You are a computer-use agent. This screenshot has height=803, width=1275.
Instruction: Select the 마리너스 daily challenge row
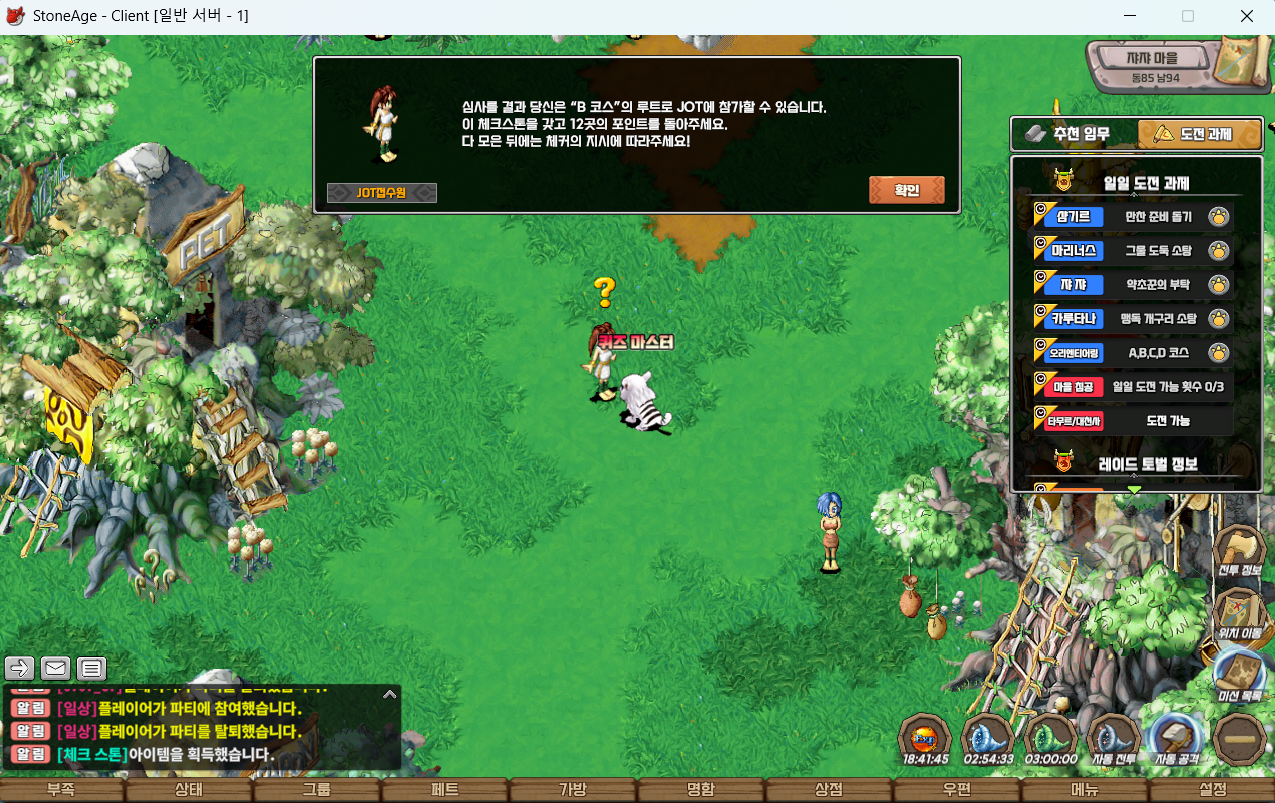pos(1132,251)
